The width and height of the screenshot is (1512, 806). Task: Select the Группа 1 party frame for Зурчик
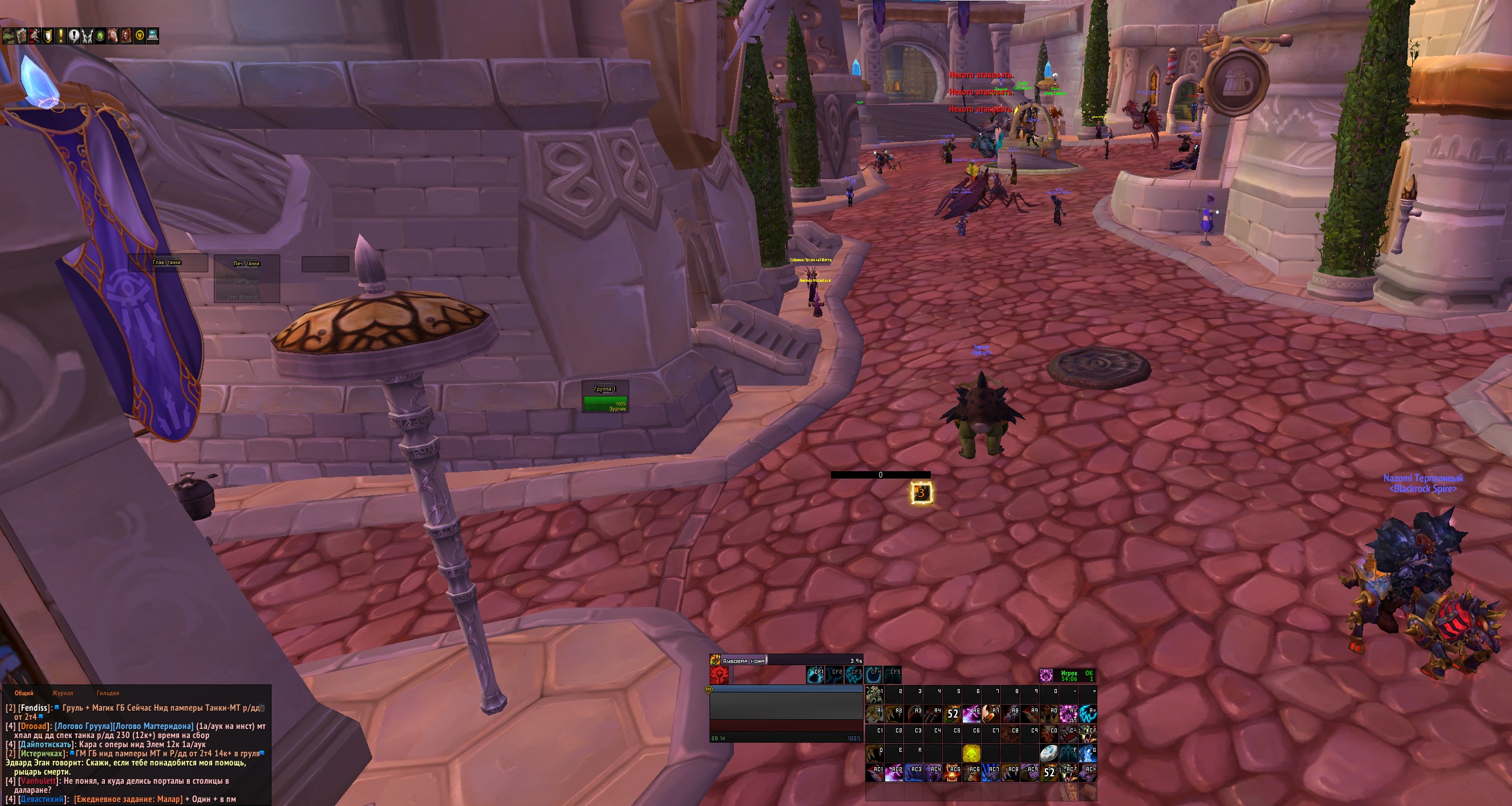pyautogui.click(x=605, y=402)
